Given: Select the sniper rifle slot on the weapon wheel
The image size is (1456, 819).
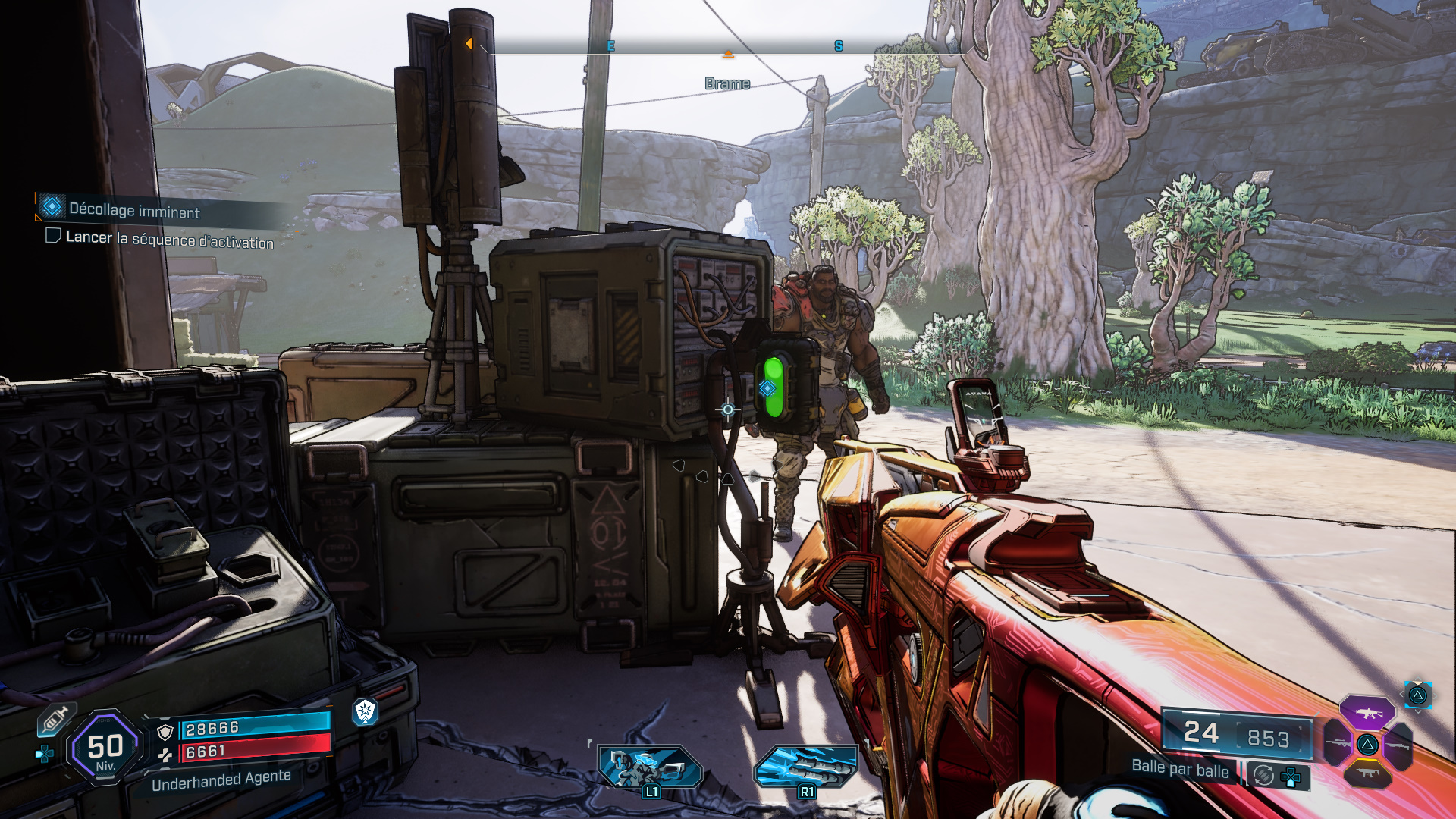Looking at the screenshot, I should [1338, 743].
